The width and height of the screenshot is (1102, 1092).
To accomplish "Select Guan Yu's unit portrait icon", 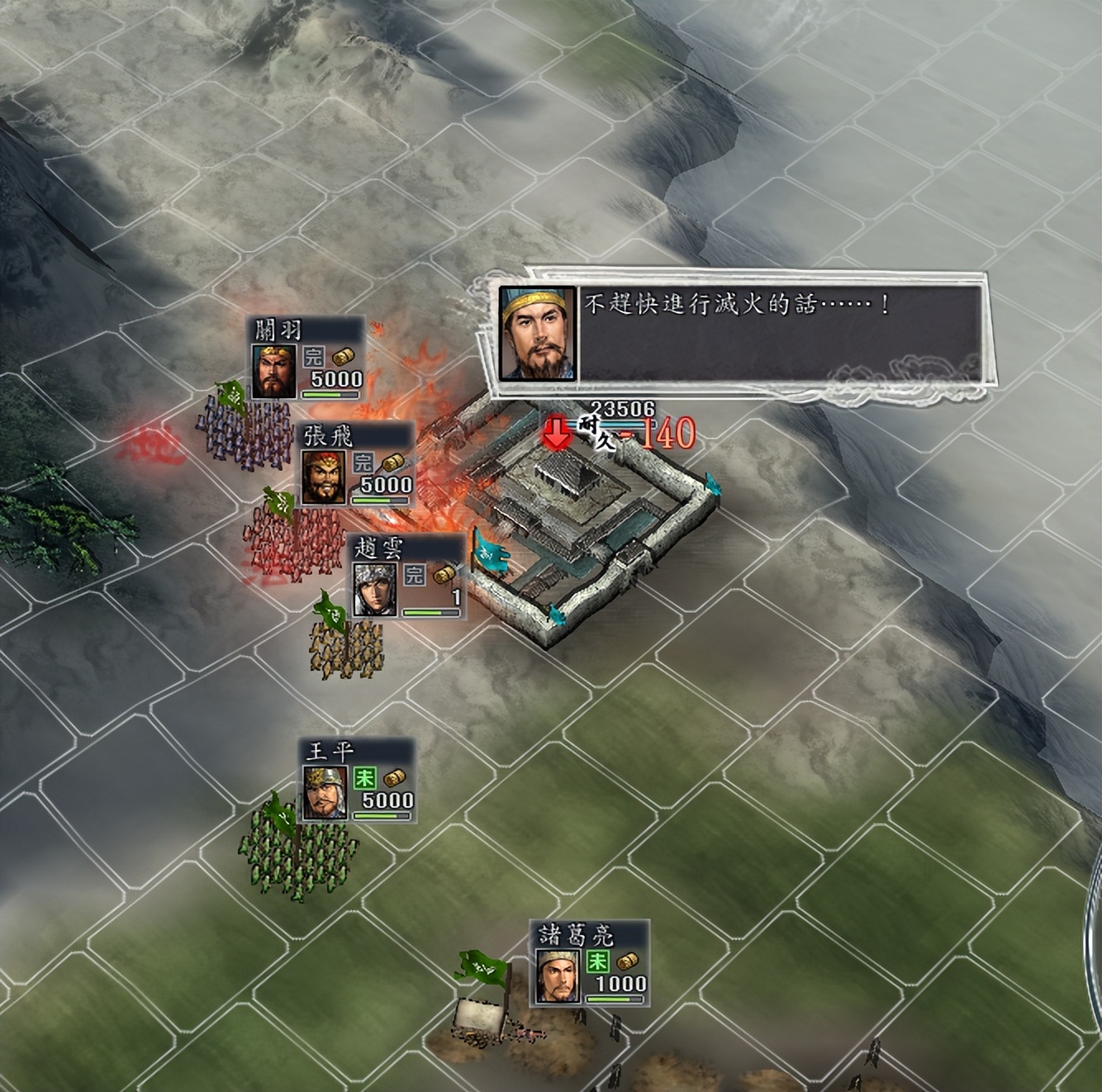I will (x=273, y=371).
